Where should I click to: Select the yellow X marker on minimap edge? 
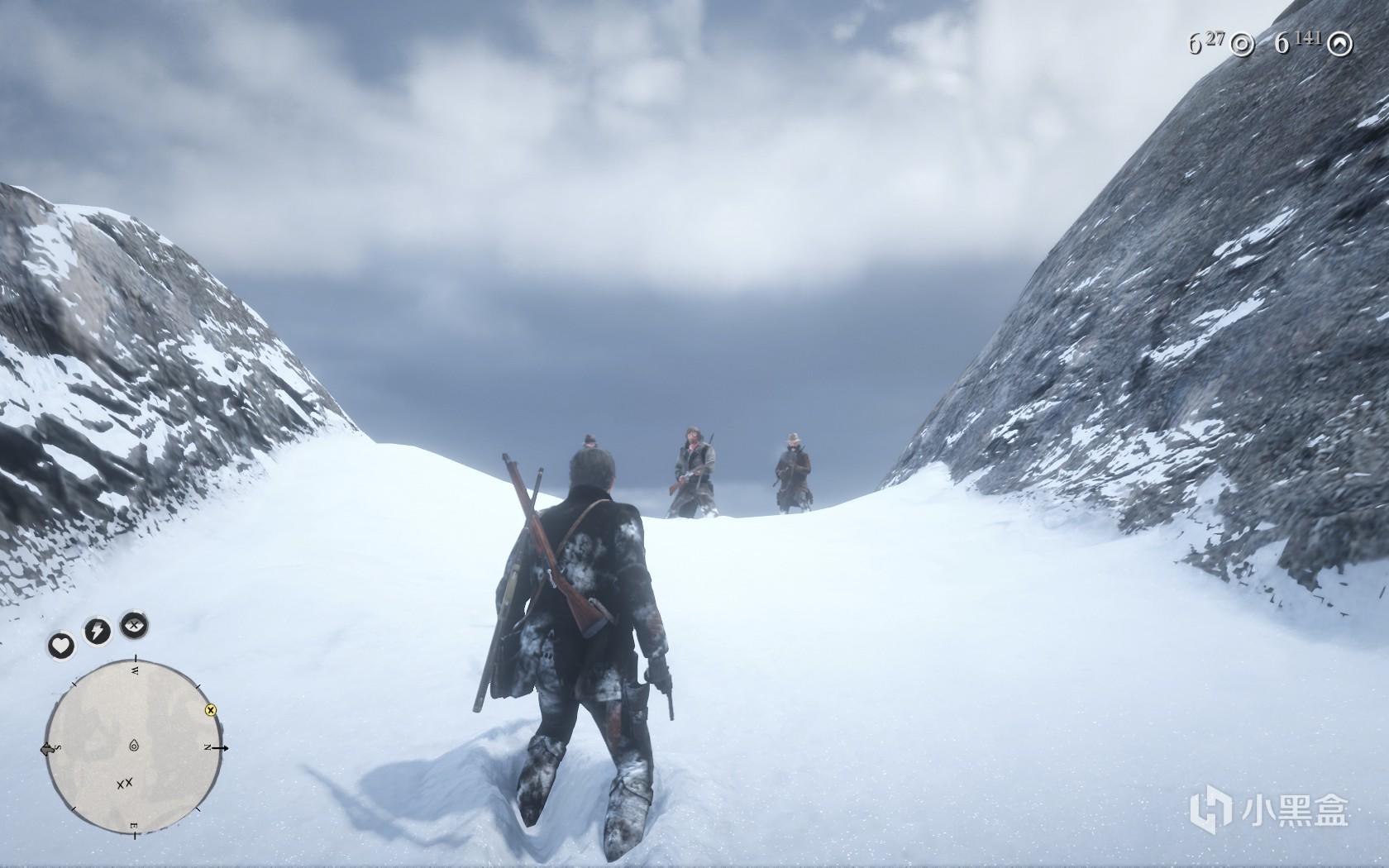(210, 709)
